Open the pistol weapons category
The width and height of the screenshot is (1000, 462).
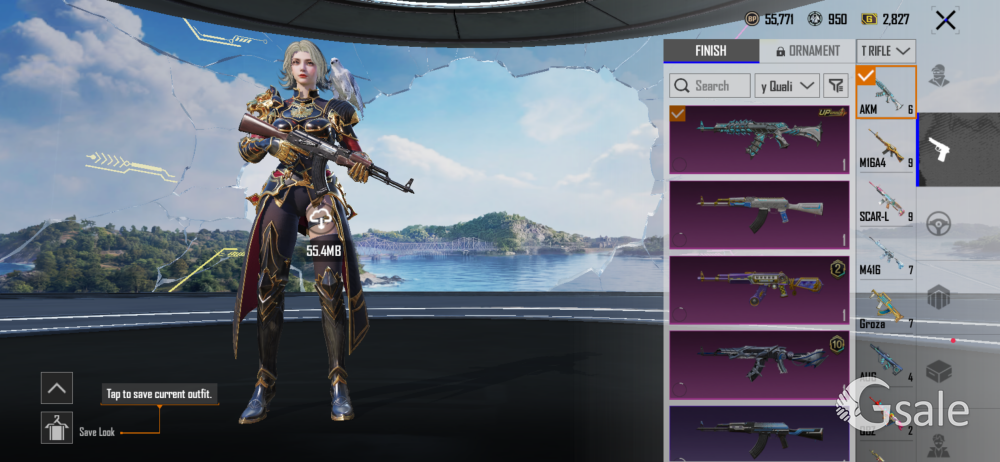point(938,150)
